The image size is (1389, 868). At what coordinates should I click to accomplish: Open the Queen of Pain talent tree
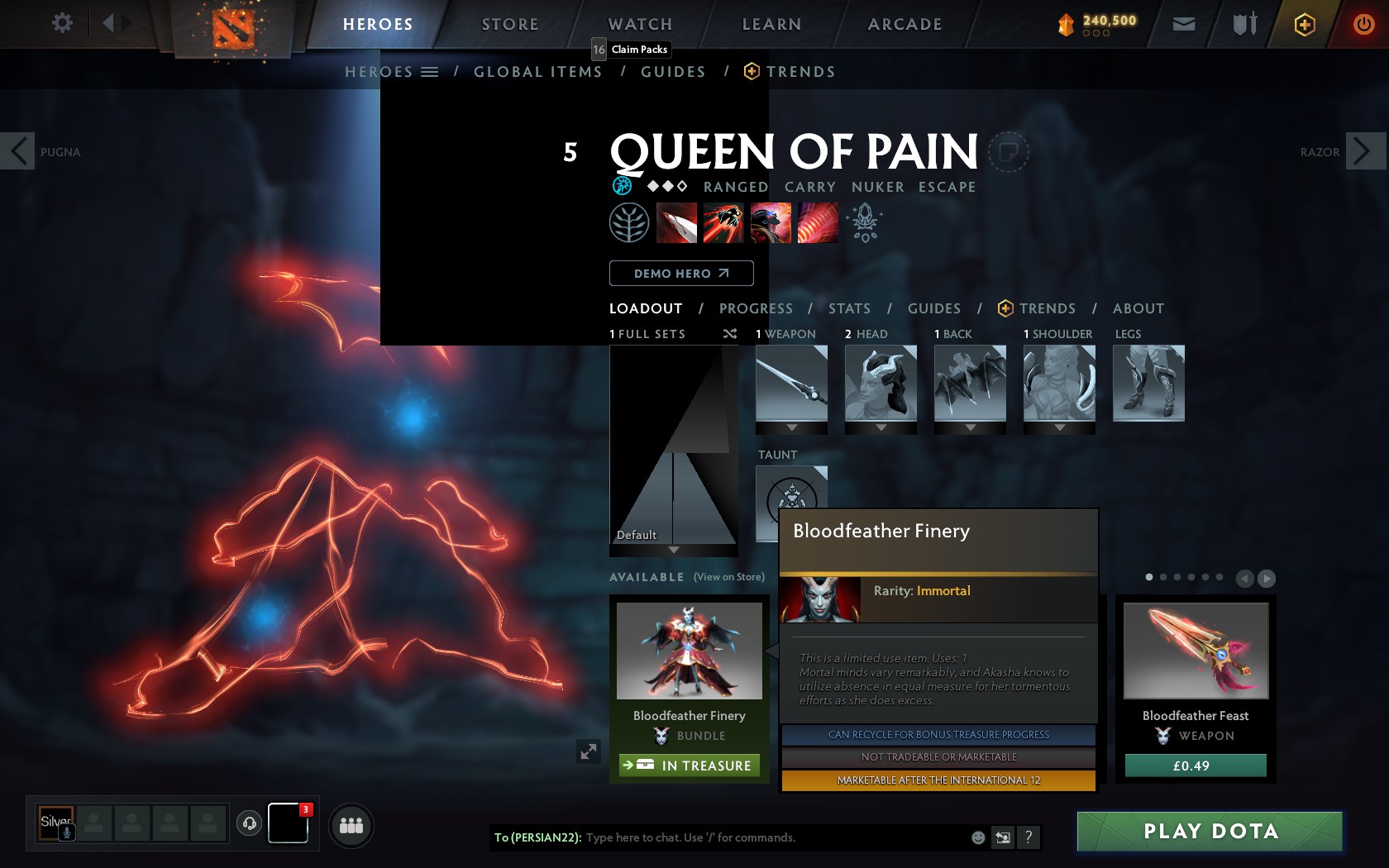pyautogui.click(x=630, y=222)
